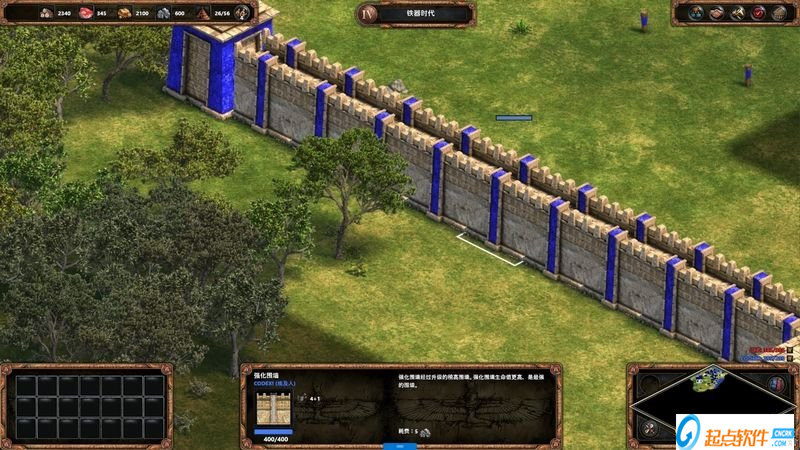
Task: Open the main menu building icon
Action: (779, 13)
